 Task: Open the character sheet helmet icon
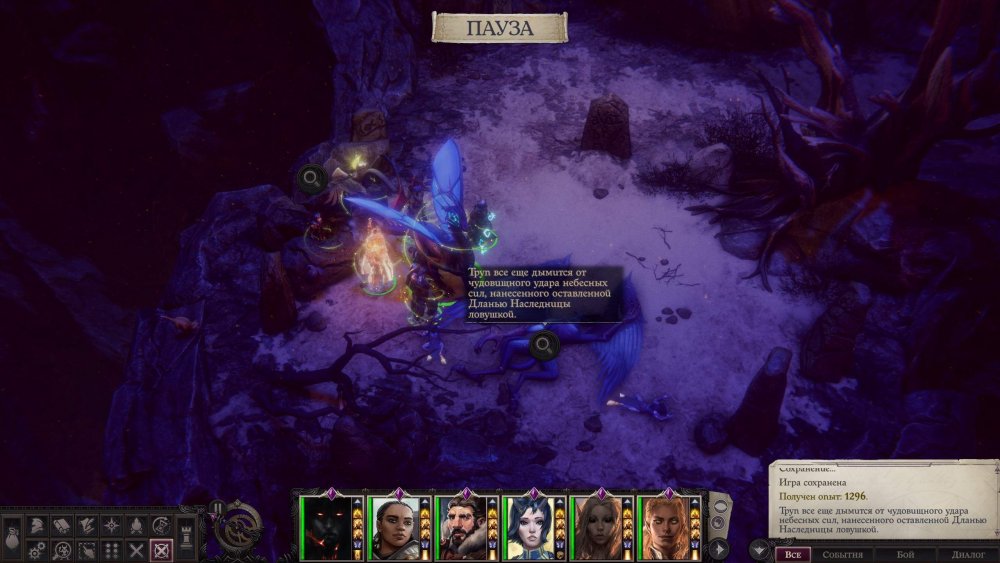[x=35, y=525]
